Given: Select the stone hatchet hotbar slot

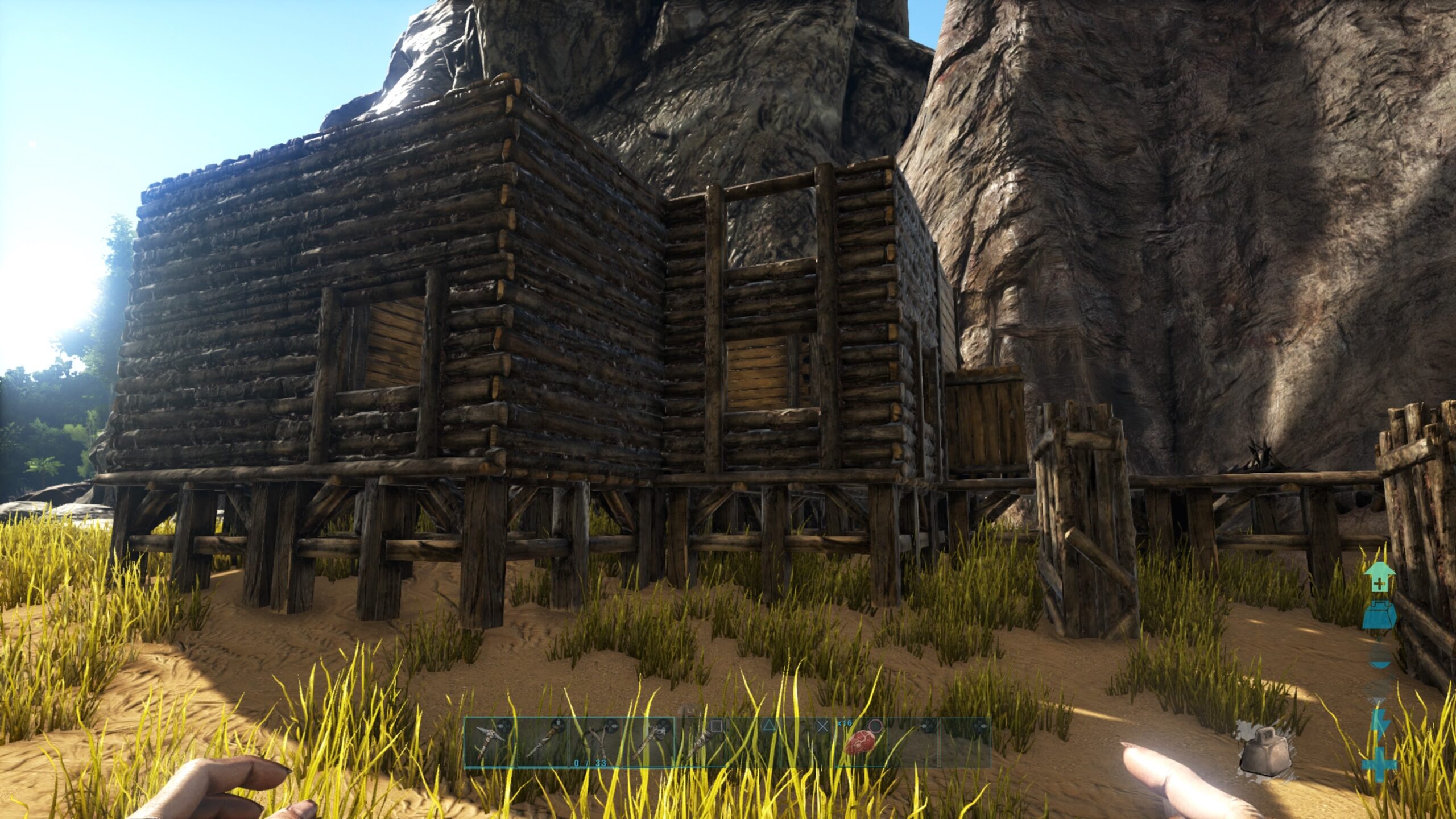Looking at the screenshot, I should pos(648,742).
